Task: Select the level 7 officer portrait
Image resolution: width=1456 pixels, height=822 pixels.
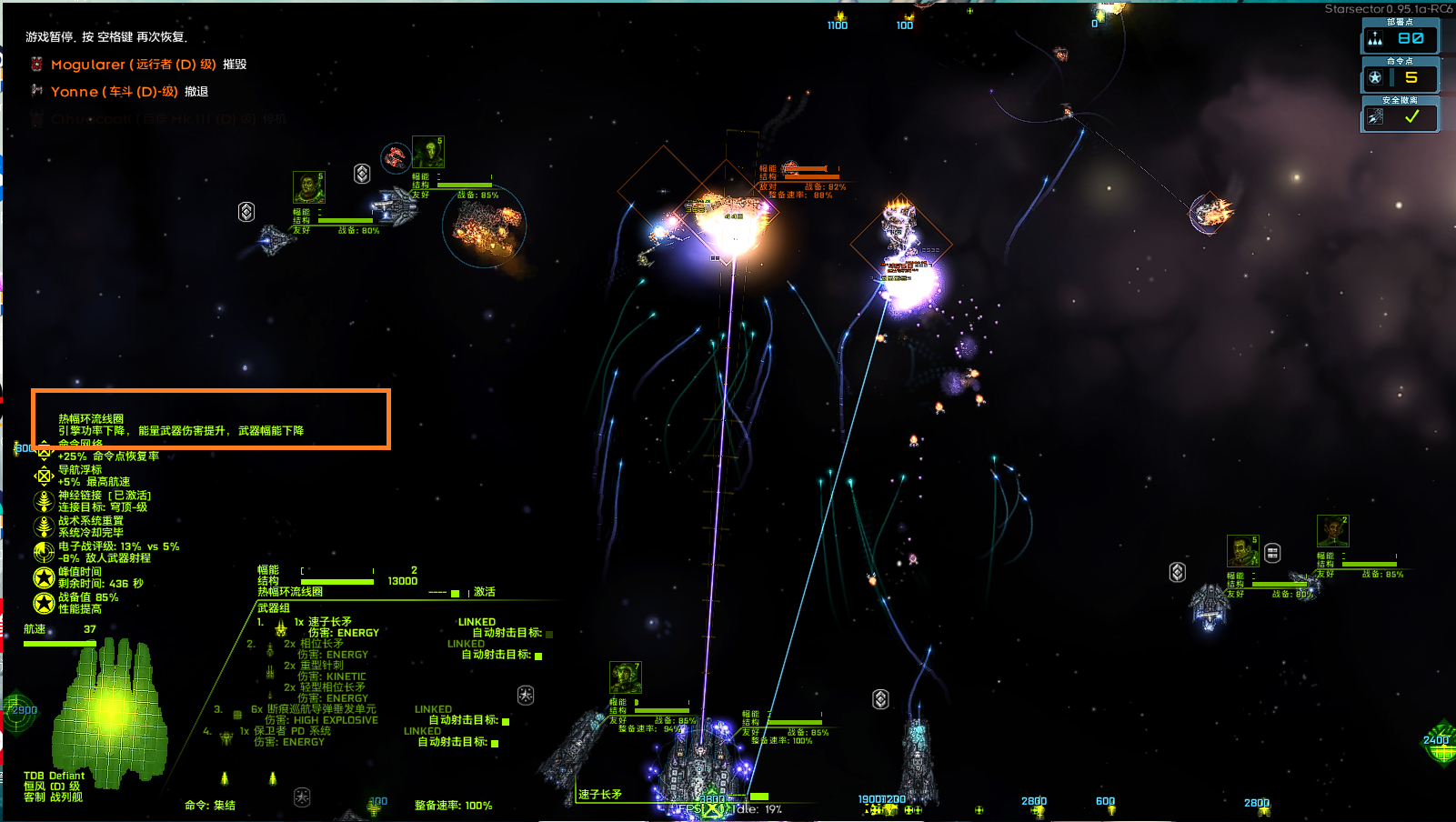Action: pyautogui.click(x=625, y=677)
